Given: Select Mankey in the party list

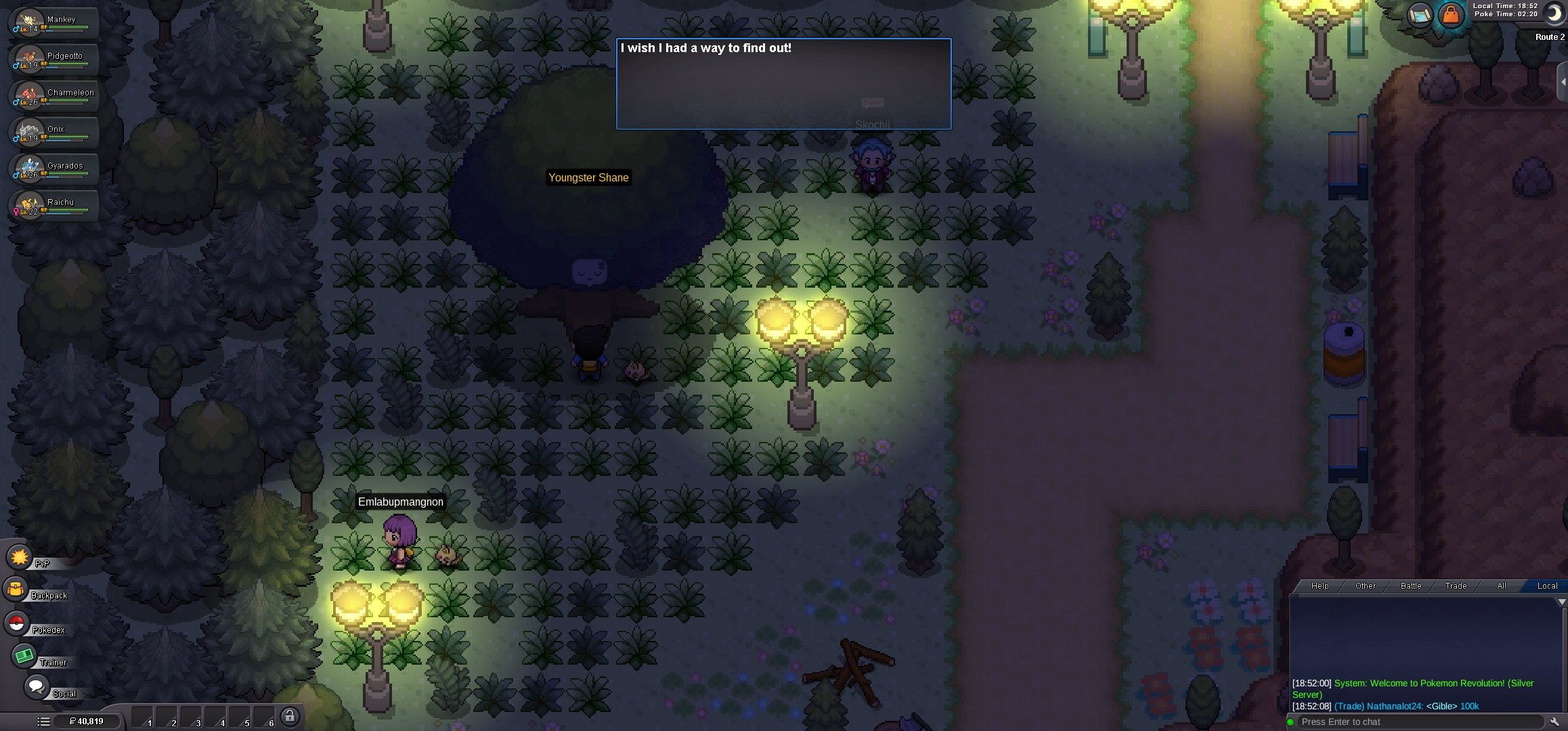Looking at the screenshot, I should pyautogui.click(x=54, y=23).
